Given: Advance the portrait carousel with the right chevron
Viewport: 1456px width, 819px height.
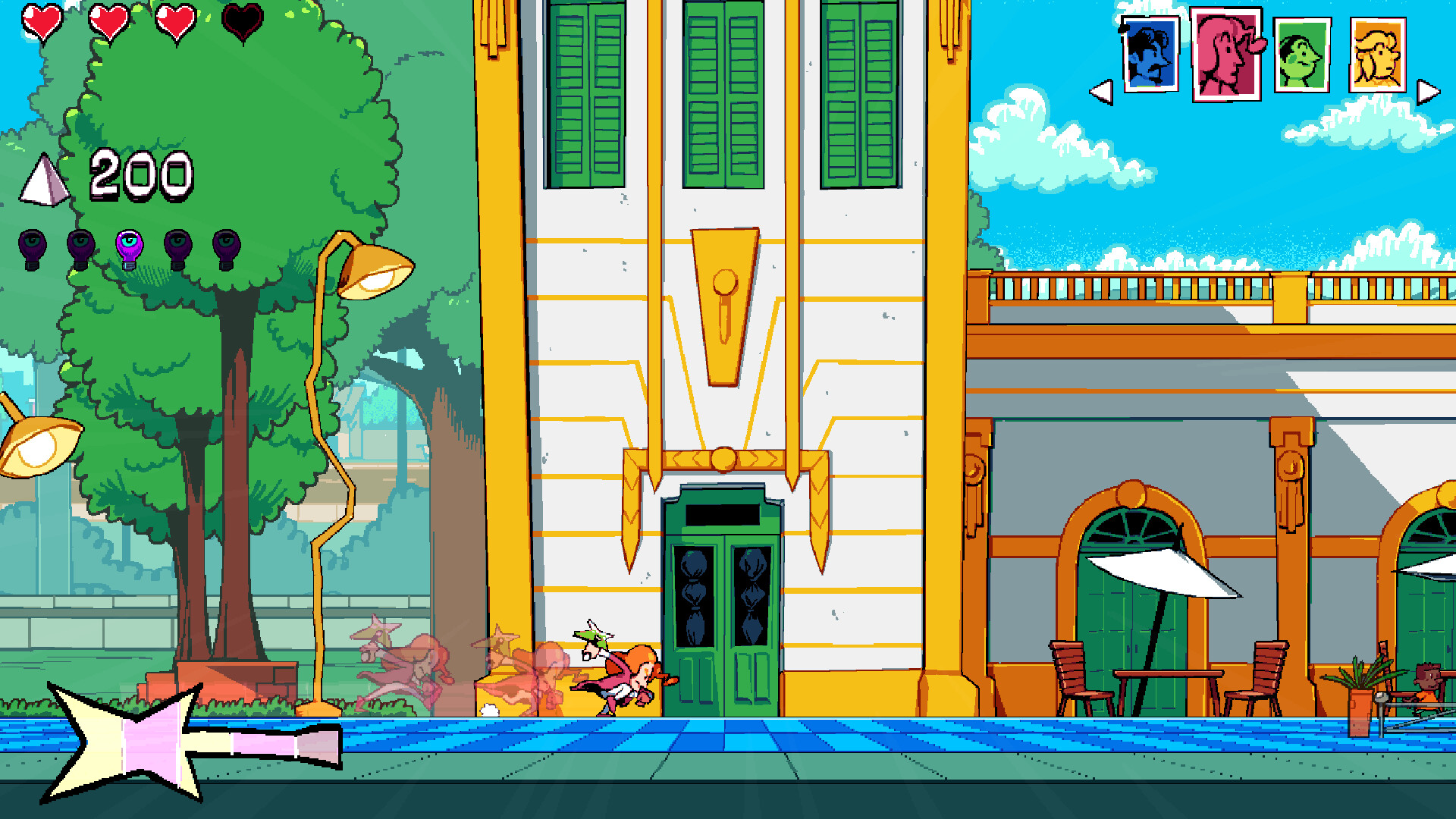Looking at the screenshot, I should coord(1427,91).
